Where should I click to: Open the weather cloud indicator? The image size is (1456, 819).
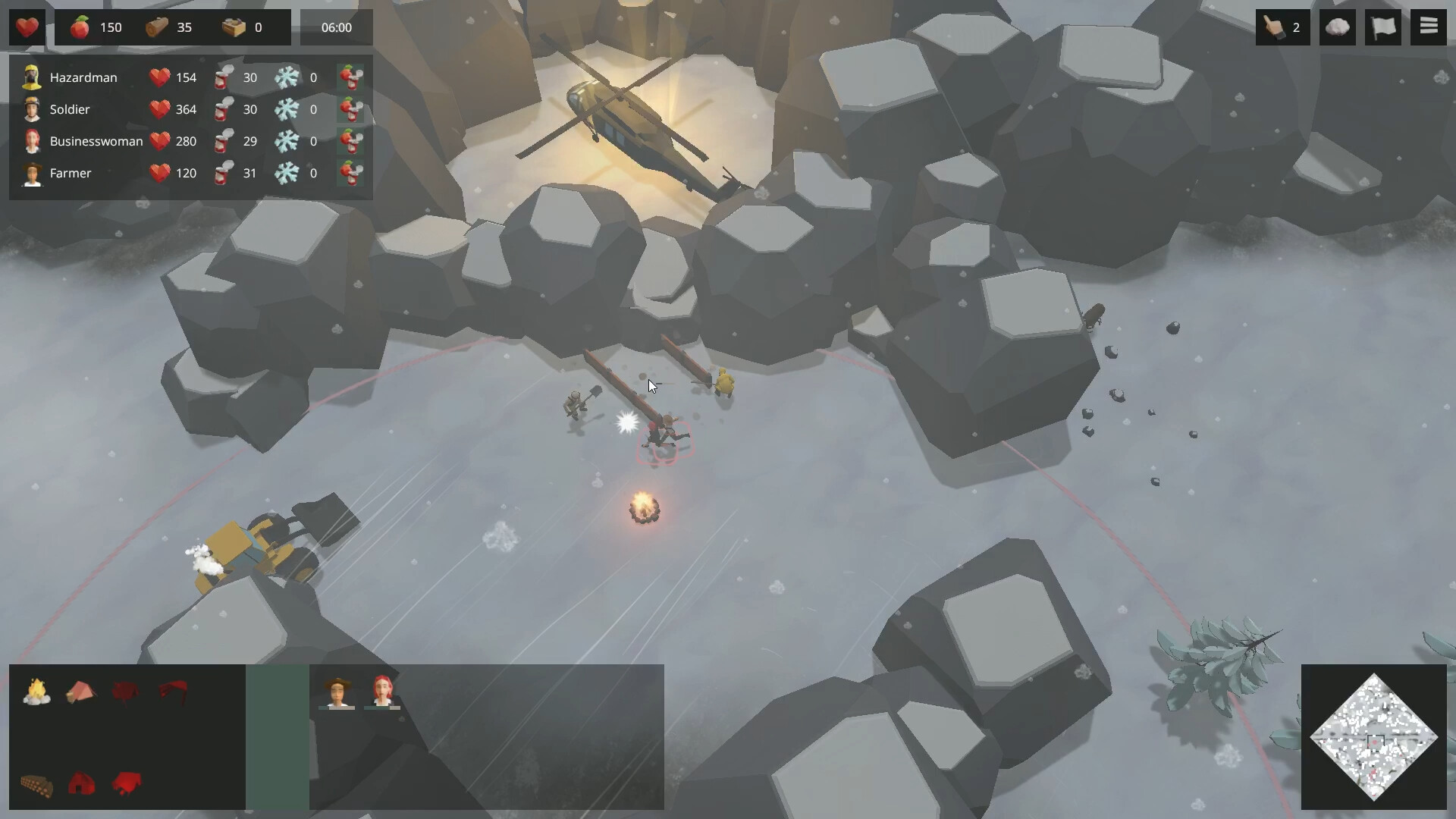[x=1337, y=27]
